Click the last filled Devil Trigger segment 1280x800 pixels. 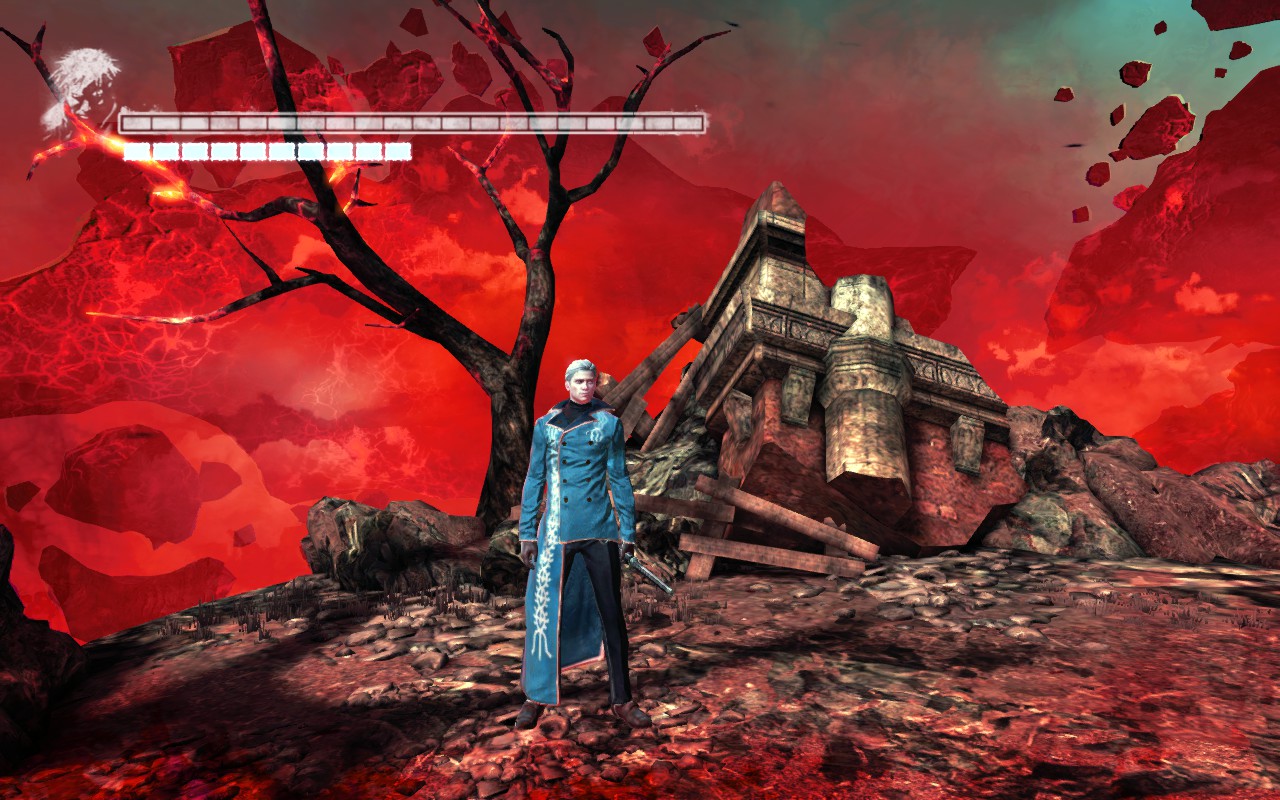pyautogui.click(x=400, y=152)
